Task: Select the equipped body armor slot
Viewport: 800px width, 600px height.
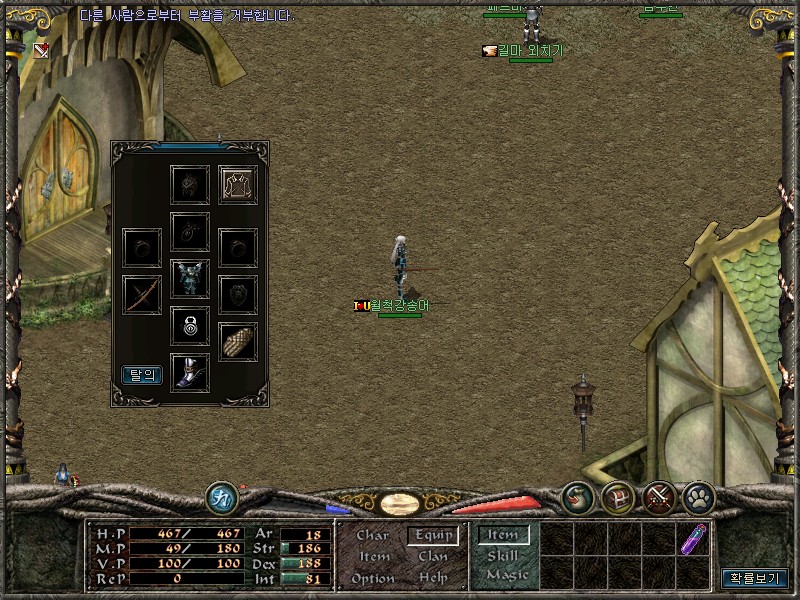Action: click(190, 279)
